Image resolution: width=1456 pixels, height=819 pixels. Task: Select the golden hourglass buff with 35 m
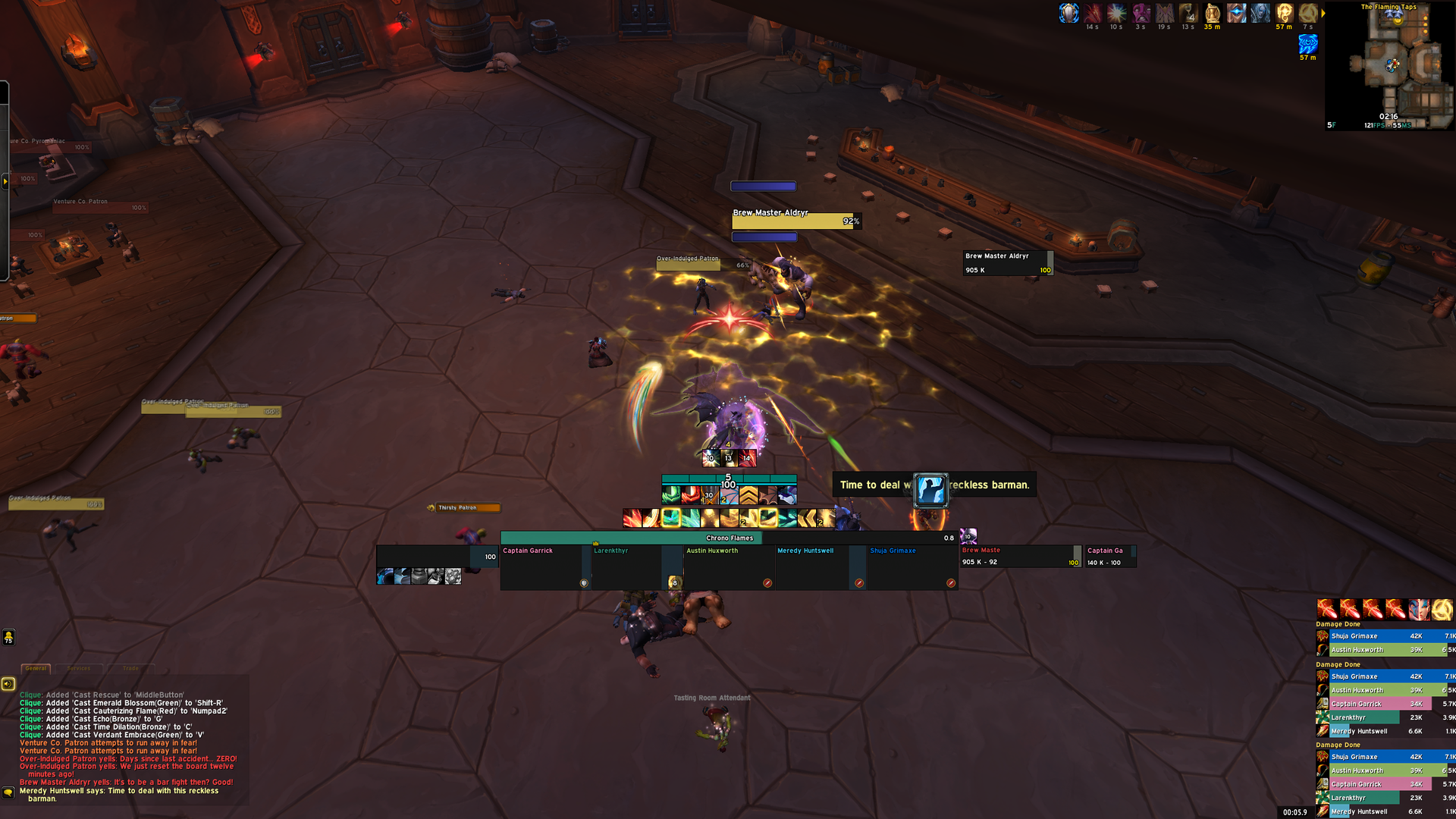click(1212, 13)
